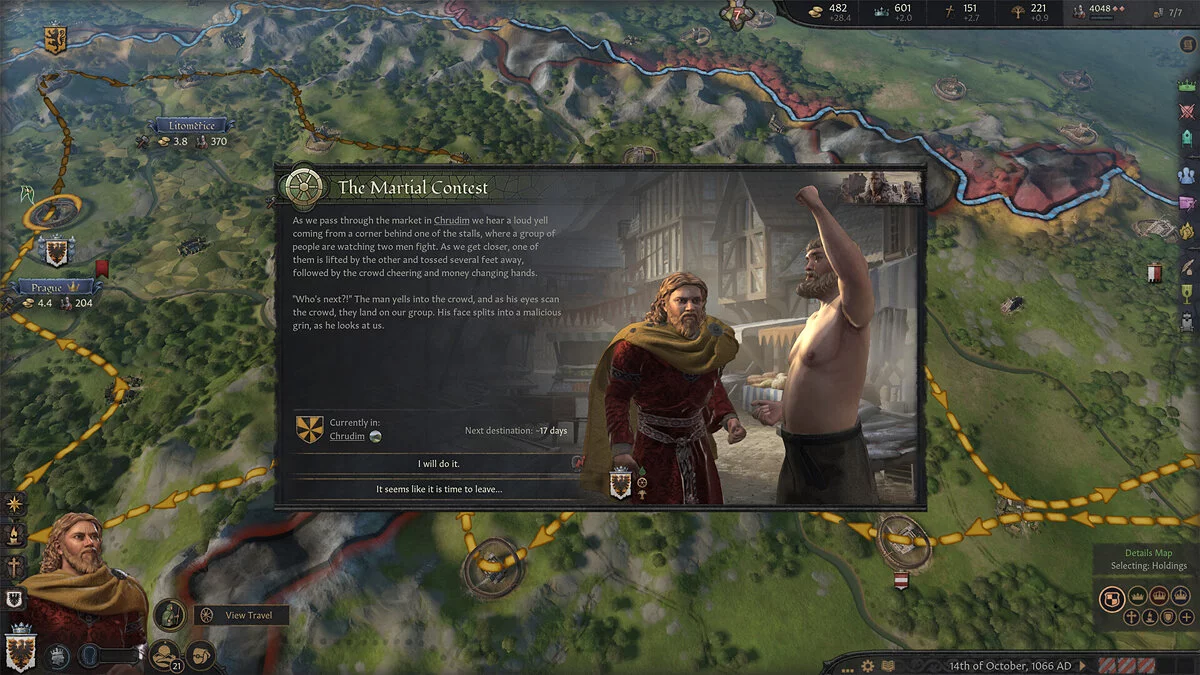Choose the "I will do it." option
Image resolution: width=1200 pixels, height=675 pixels.
(438, 464)
